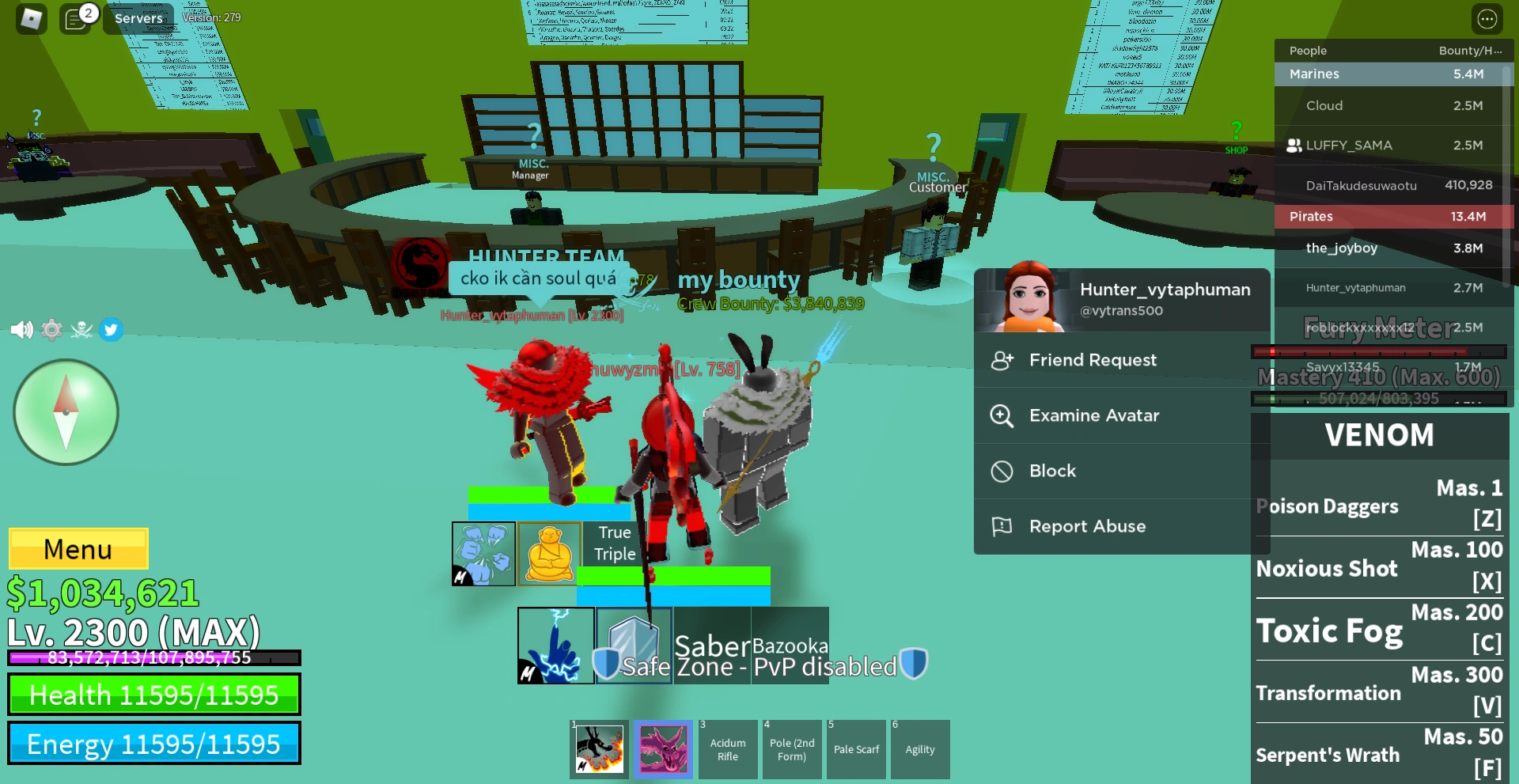Equip the Pale Scarf from the hotbar

click(856, 748)
